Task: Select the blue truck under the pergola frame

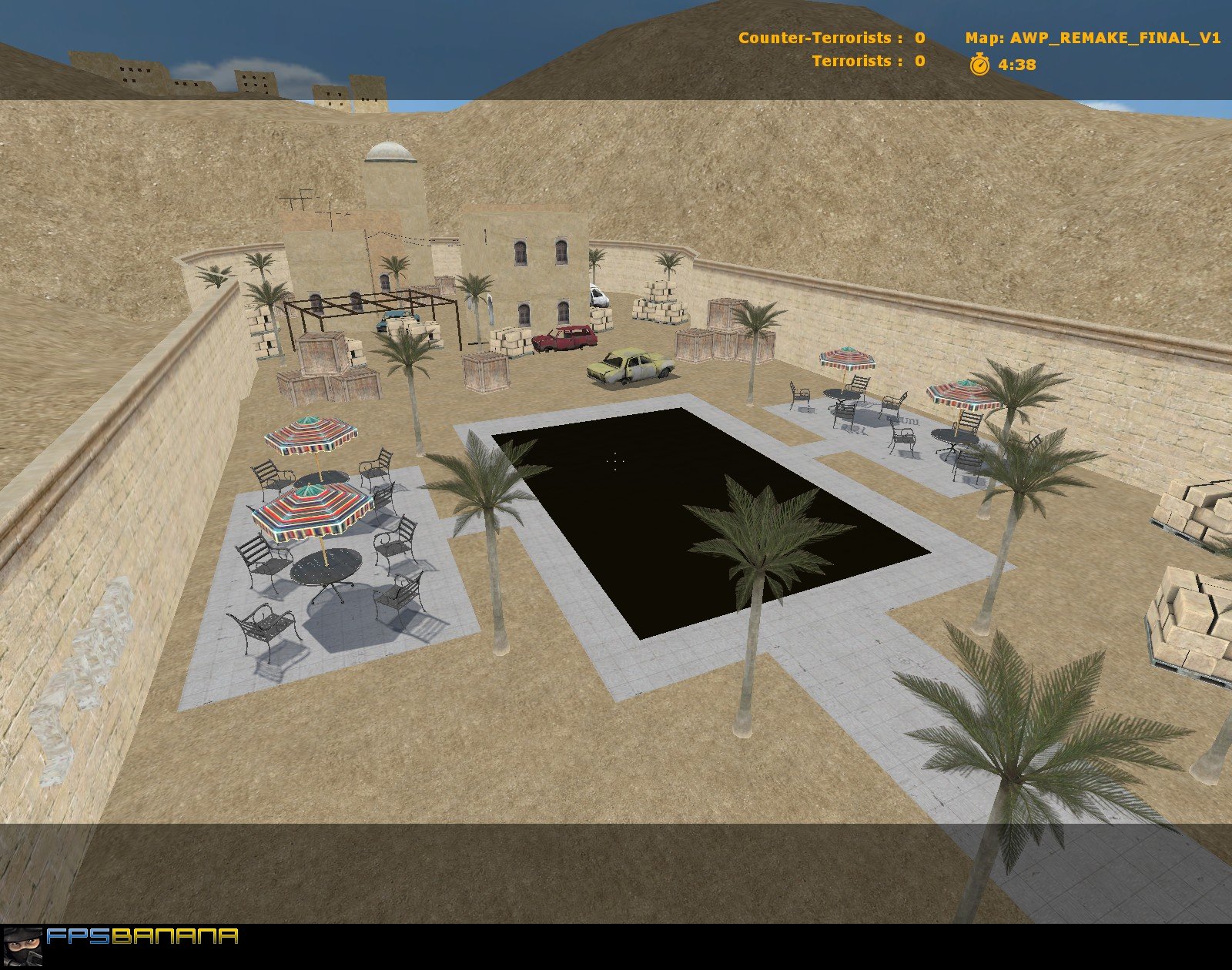Action: (x=393, y=319)
